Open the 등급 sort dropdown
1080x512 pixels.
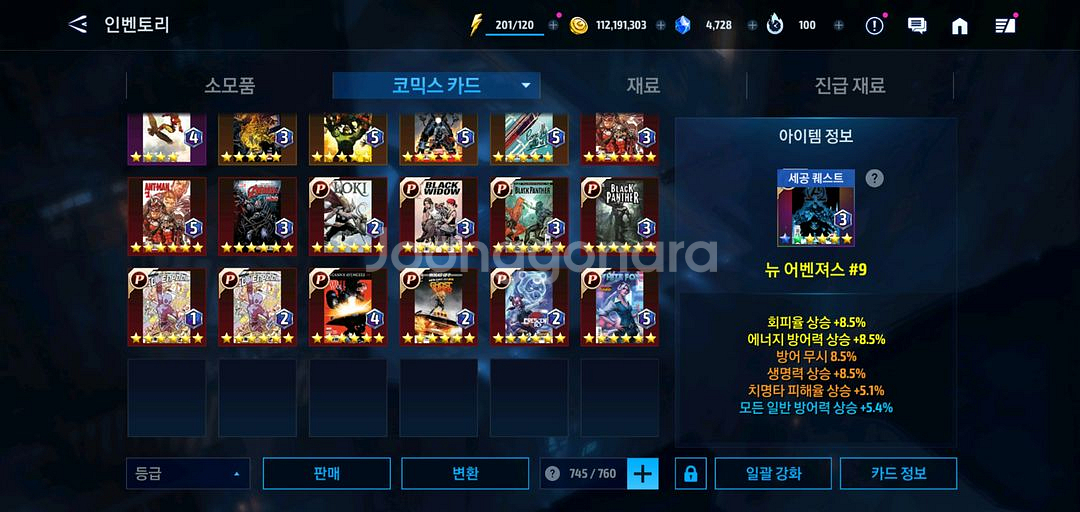tap(187, 473)
